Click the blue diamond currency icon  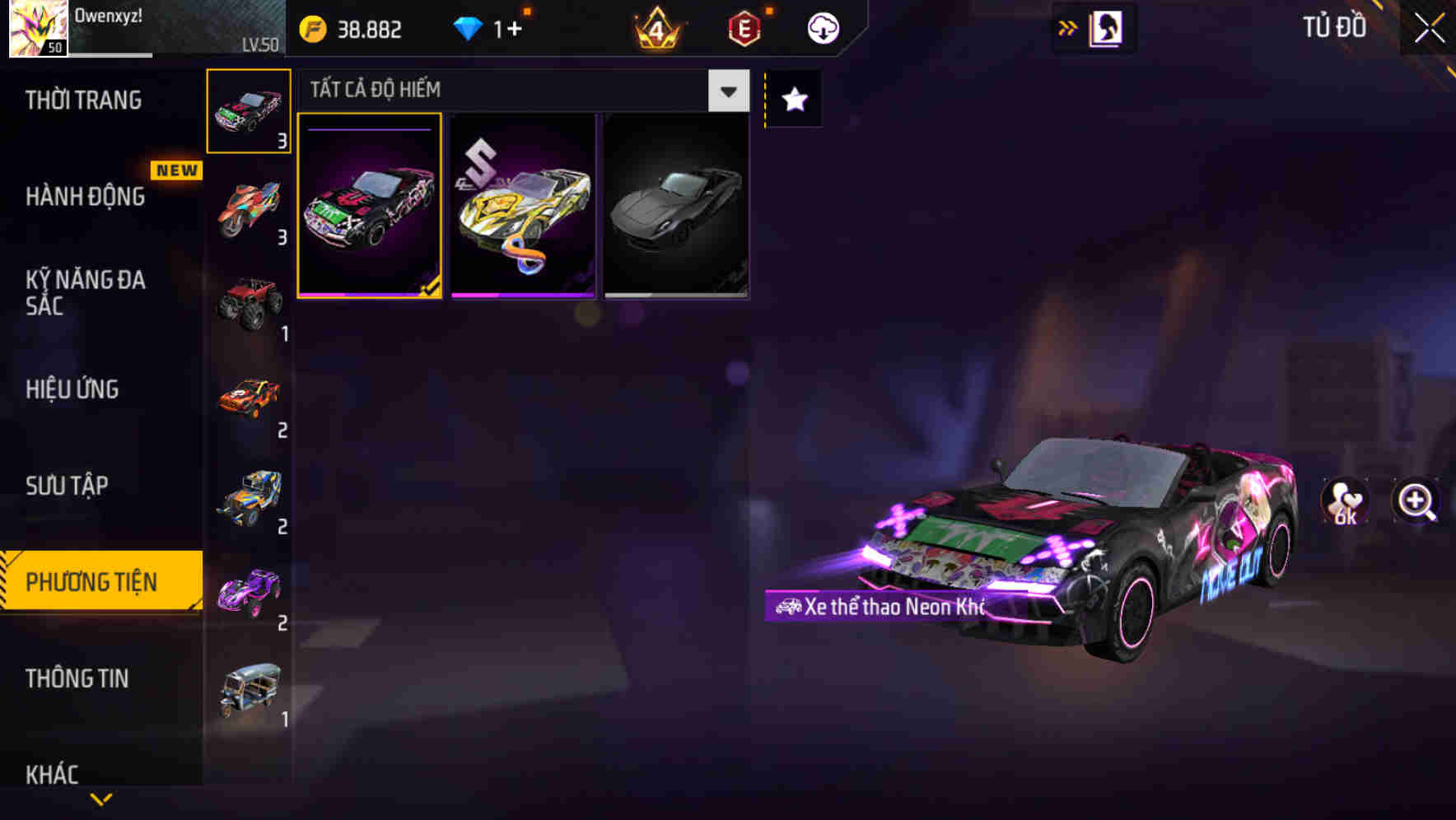pyautogui.click(x=469, y=28)
